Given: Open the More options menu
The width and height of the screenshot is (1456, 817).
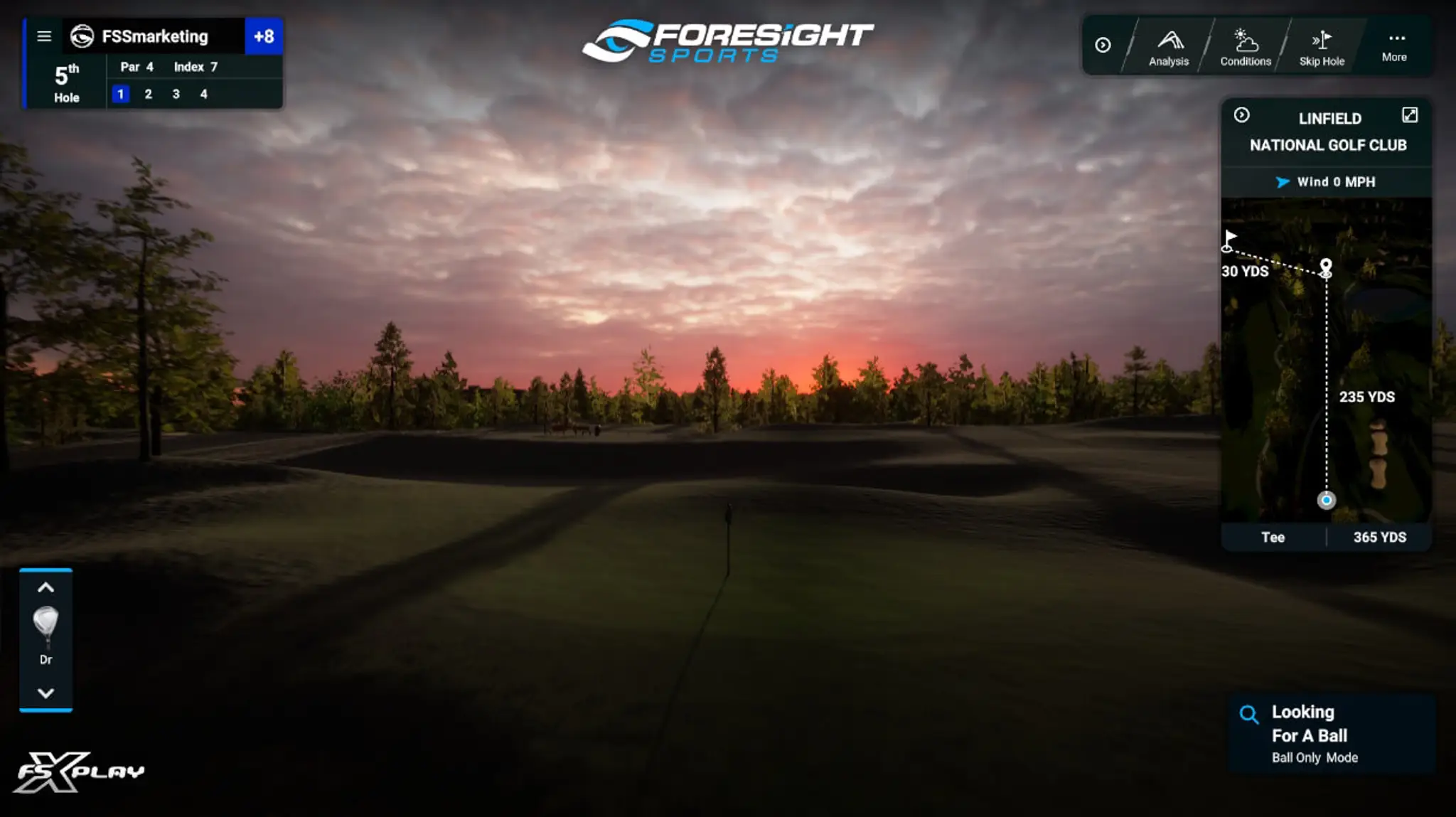Looking at the screenshot, I should click(x=1395, y=45).
